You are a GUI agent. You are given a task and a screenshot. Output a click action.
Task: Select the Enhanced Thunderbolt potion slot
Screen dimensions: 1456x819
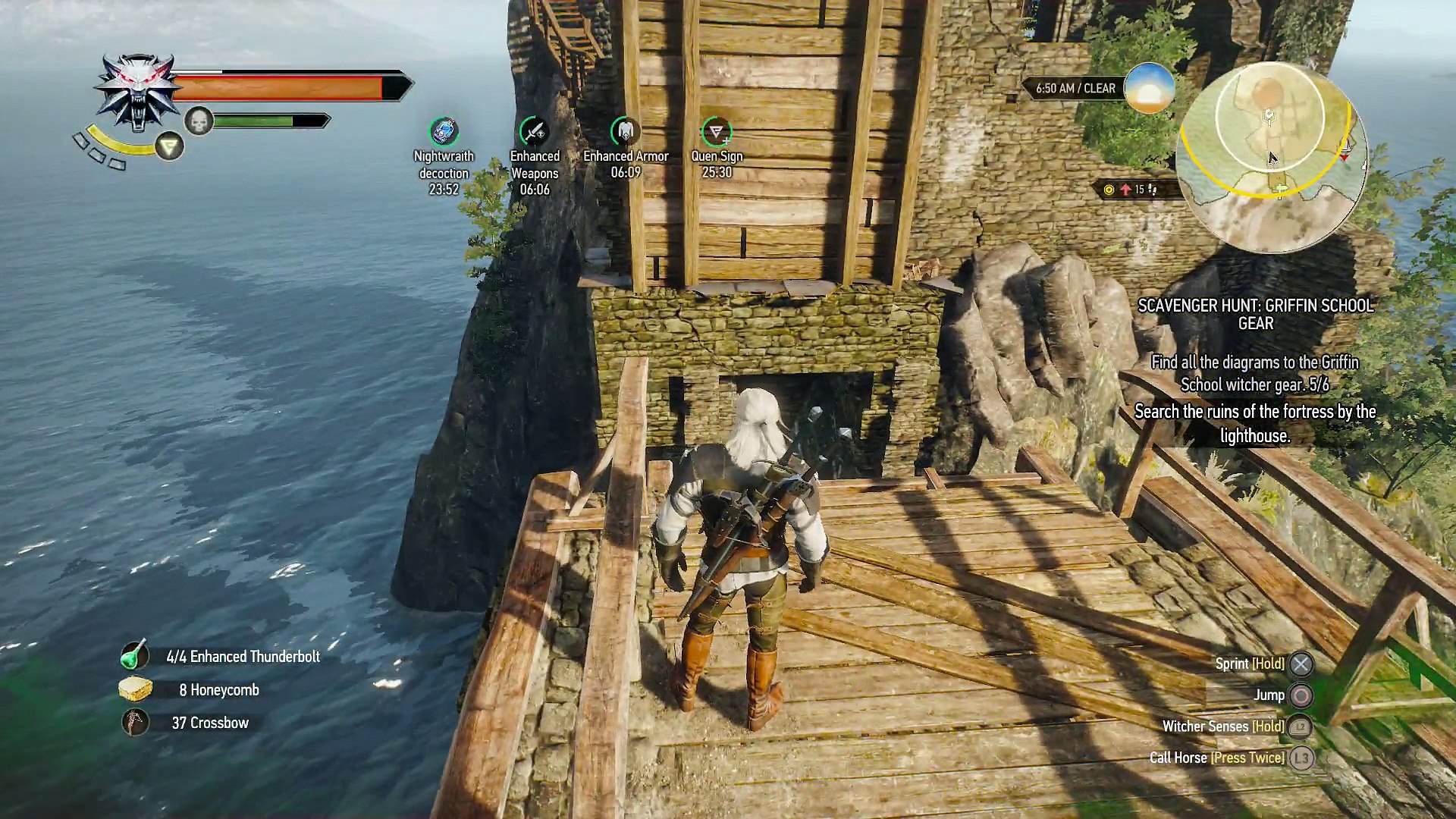tap(135, 656)
